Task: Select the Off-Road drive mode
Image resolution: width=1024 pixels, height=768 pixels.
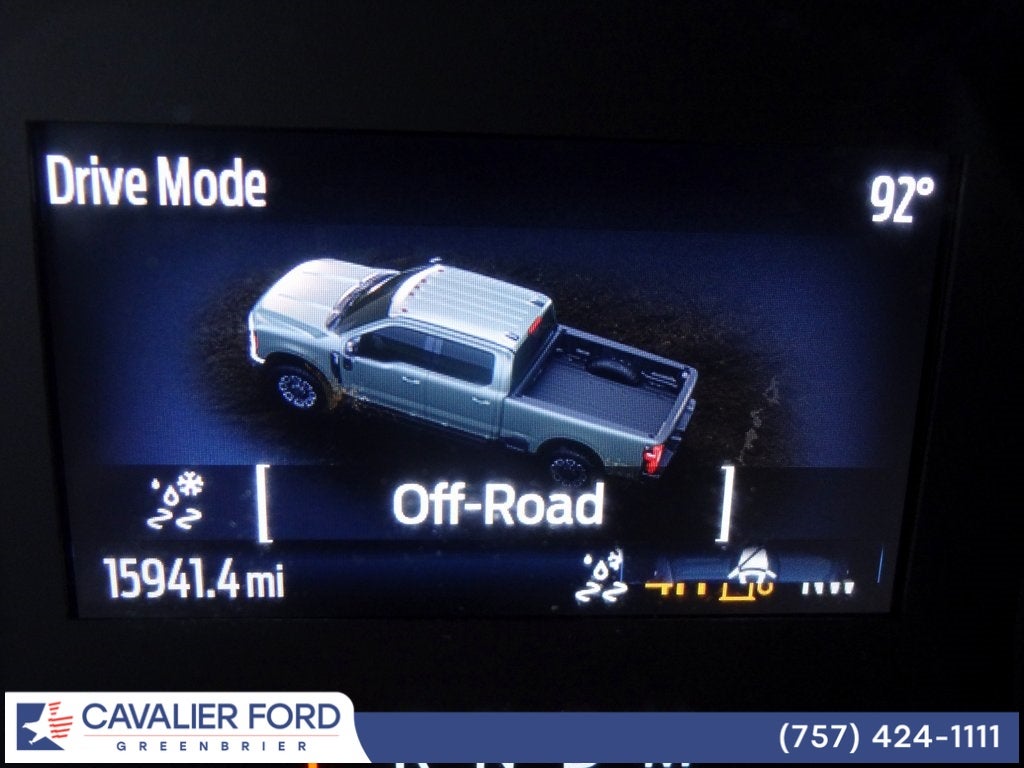Action: click(x=497, y=505)
